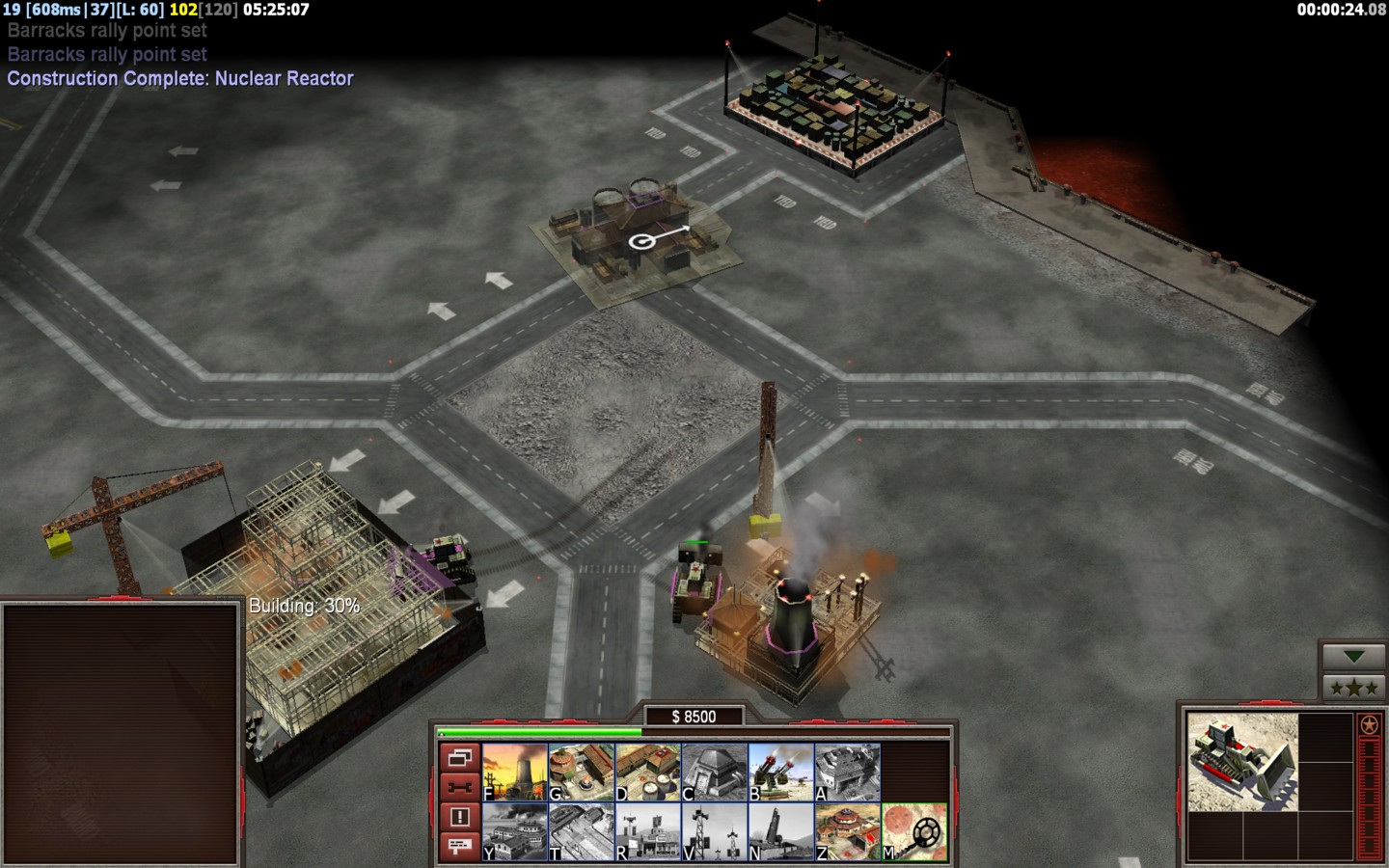1389x868 pixels.
Task: Click the Nuclear Missile silo icon marked N
Action: 780,831
